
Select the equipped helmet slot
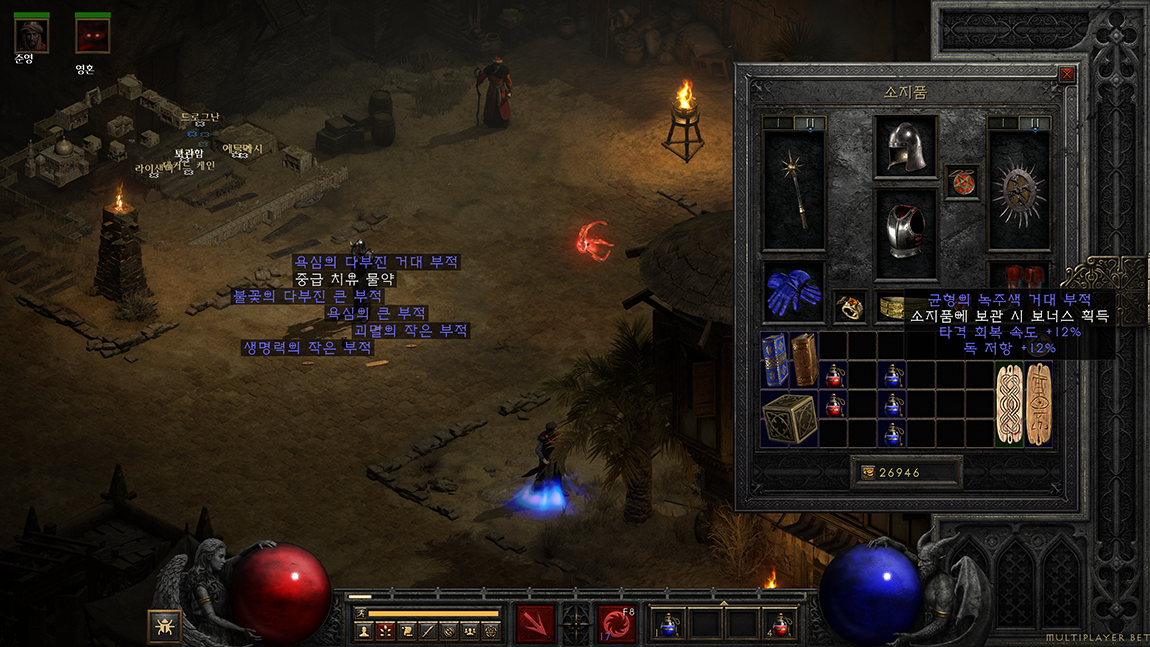click(x=905, y=148)
